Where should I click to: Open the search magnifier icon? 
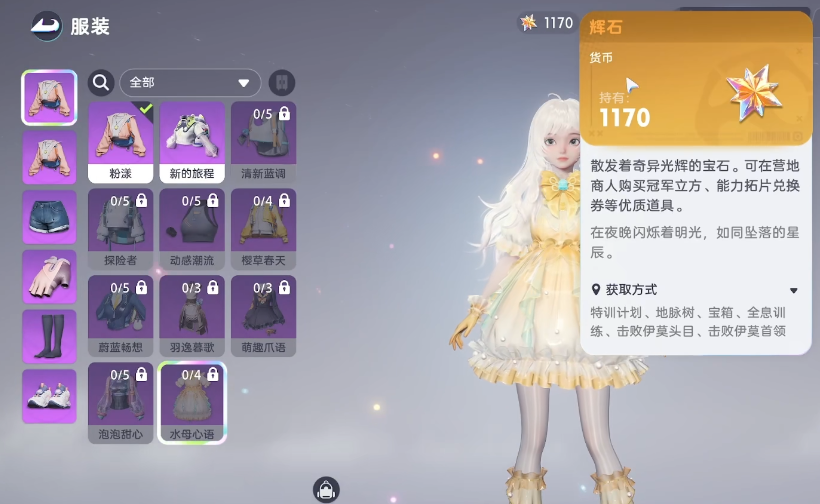pos(100,82)
